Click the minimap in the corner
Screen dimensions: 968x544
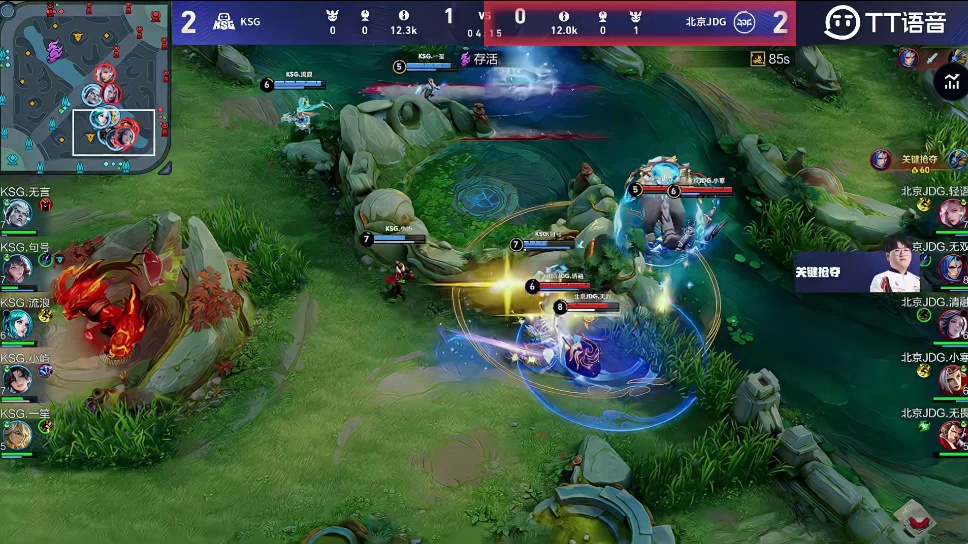pos(84,86)
